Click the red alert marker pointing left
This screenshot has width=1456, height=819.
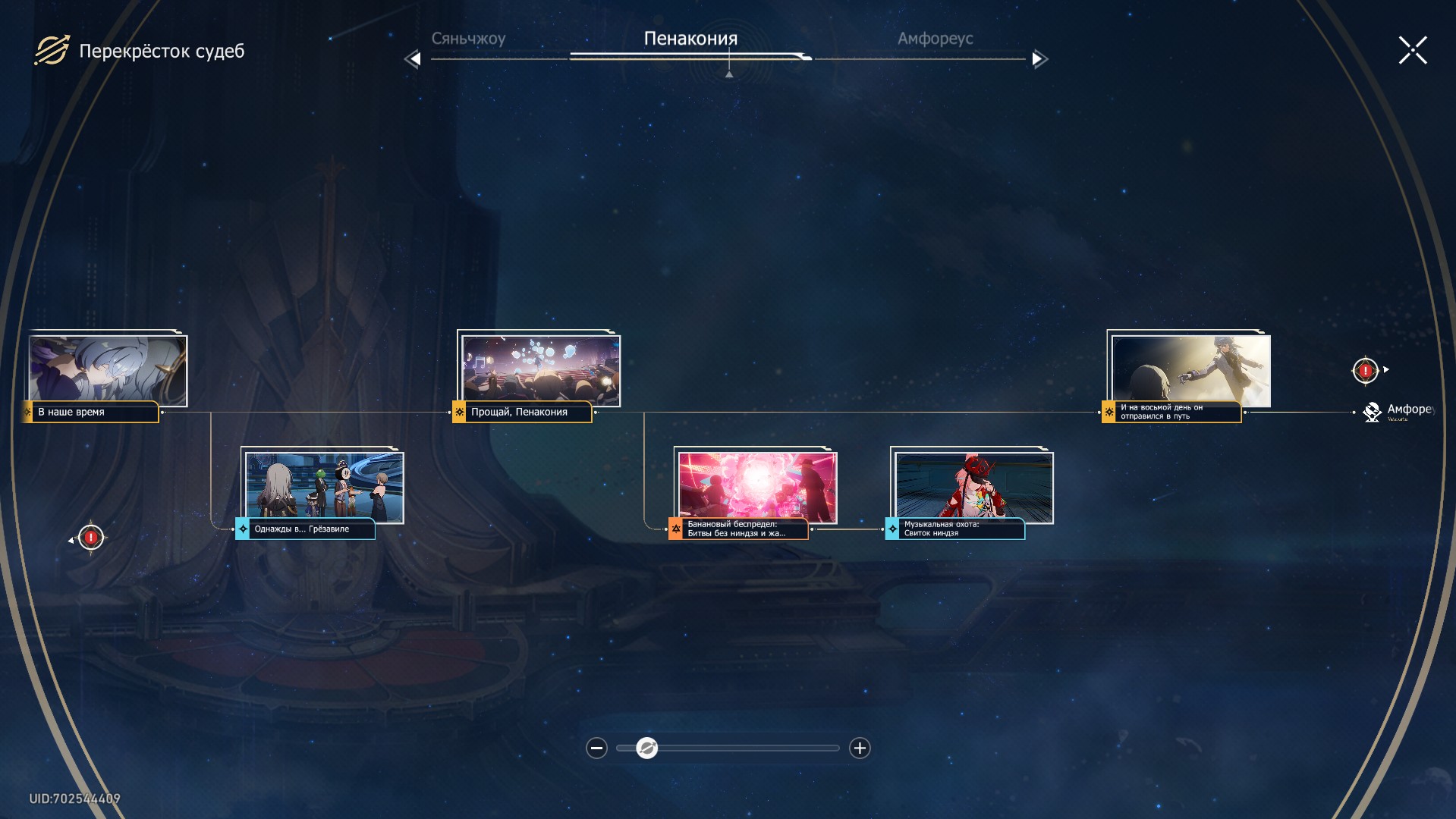tap(91, 538)
